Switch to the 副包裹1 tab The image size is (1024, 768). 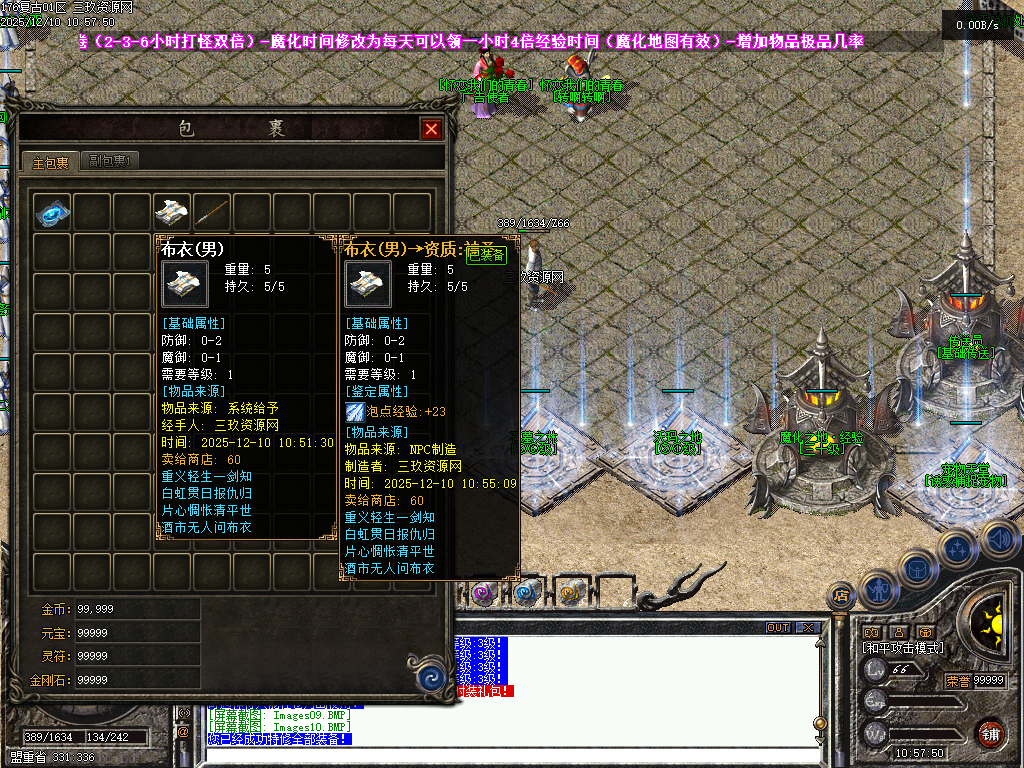coord(110,161)
